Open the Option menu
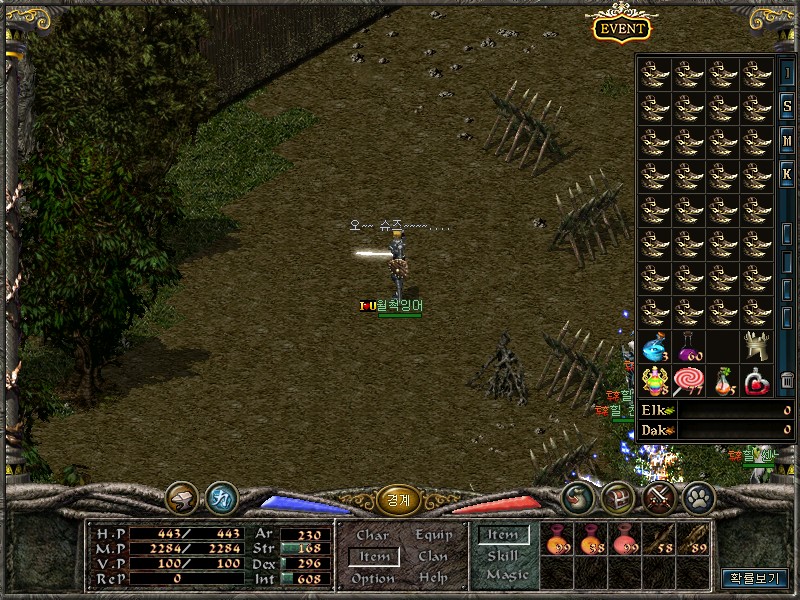 point(373,578)
